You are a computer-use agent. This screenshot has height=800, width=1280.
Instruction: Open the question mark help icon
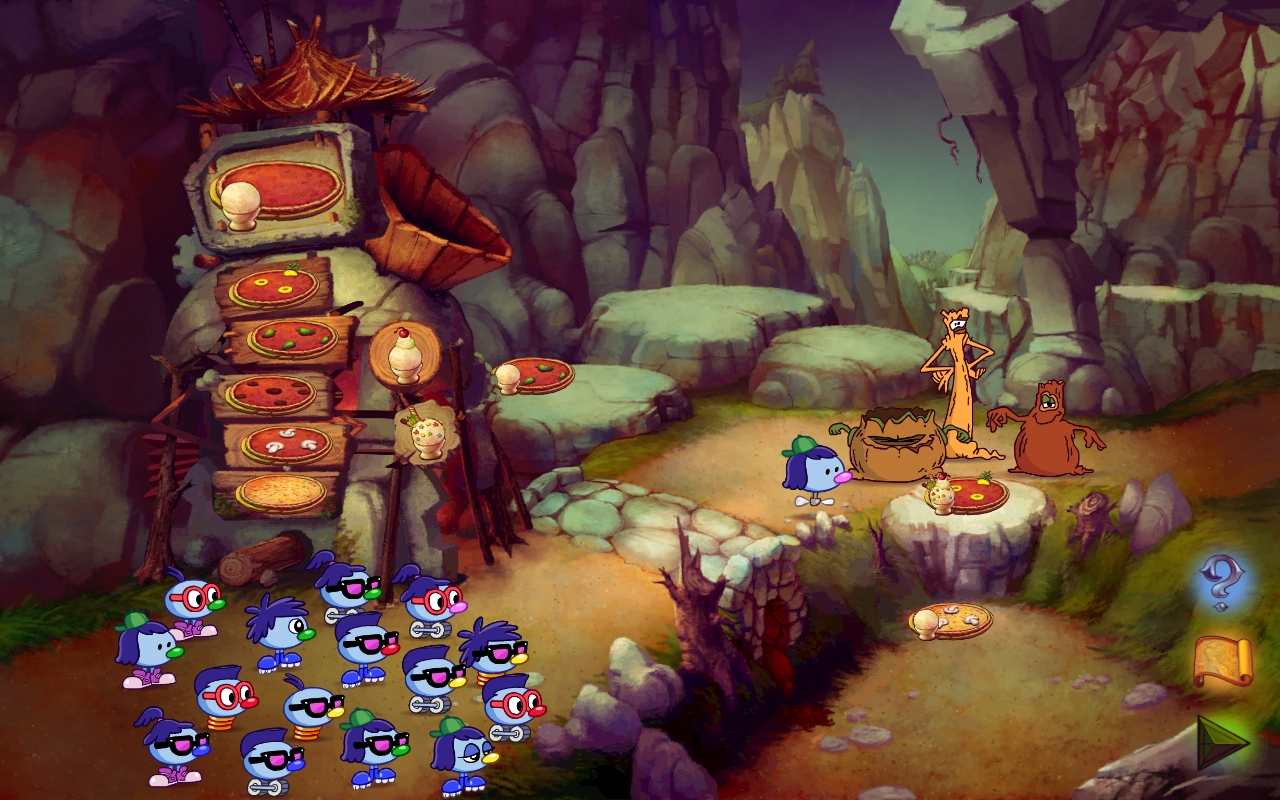click(x=1220, y=583)
